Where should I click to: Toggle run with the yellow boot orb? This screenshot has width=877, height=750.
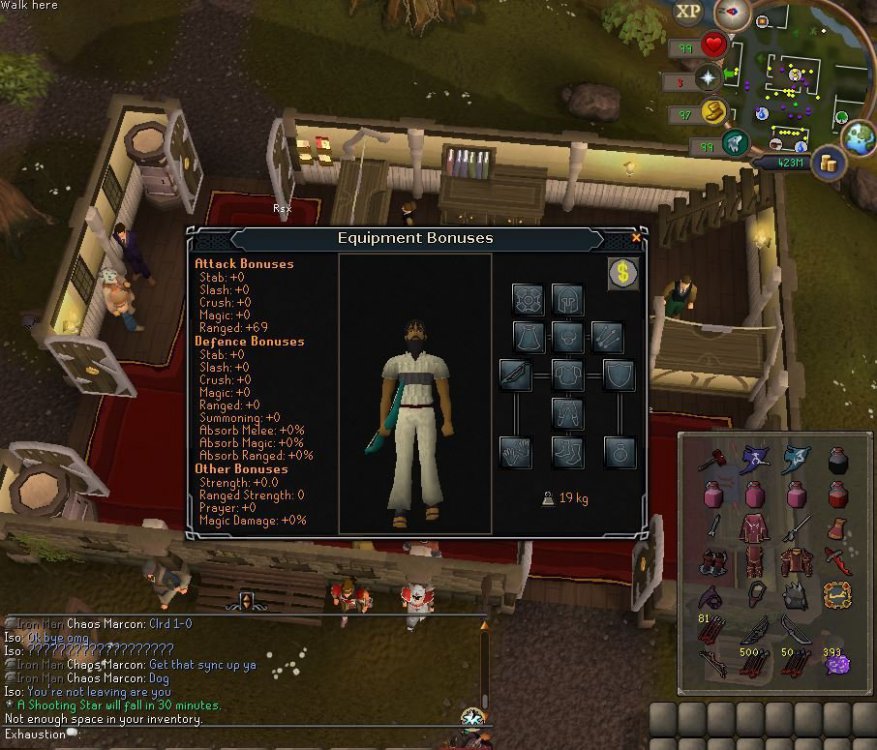[712, 111]
